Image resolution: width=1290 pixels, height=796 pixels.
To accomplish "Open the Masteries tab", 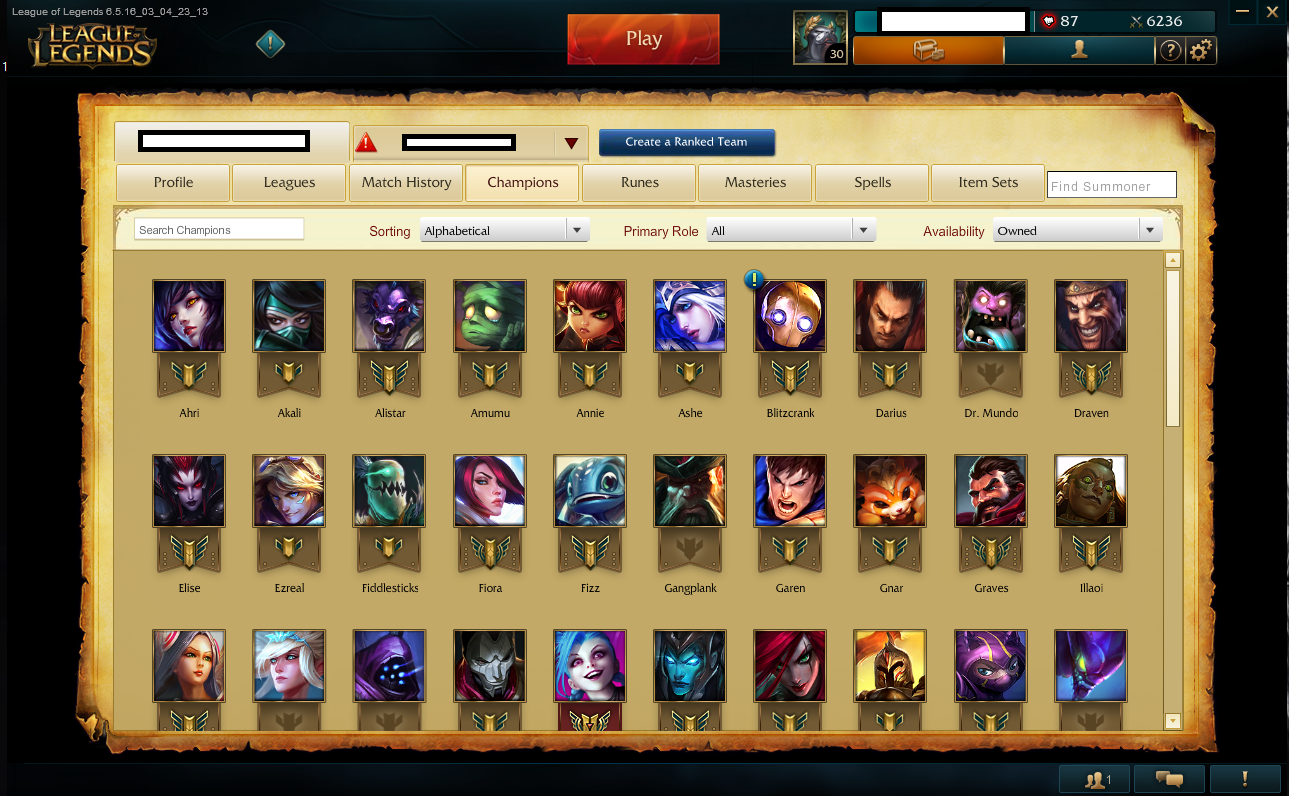I will point(755,183).
